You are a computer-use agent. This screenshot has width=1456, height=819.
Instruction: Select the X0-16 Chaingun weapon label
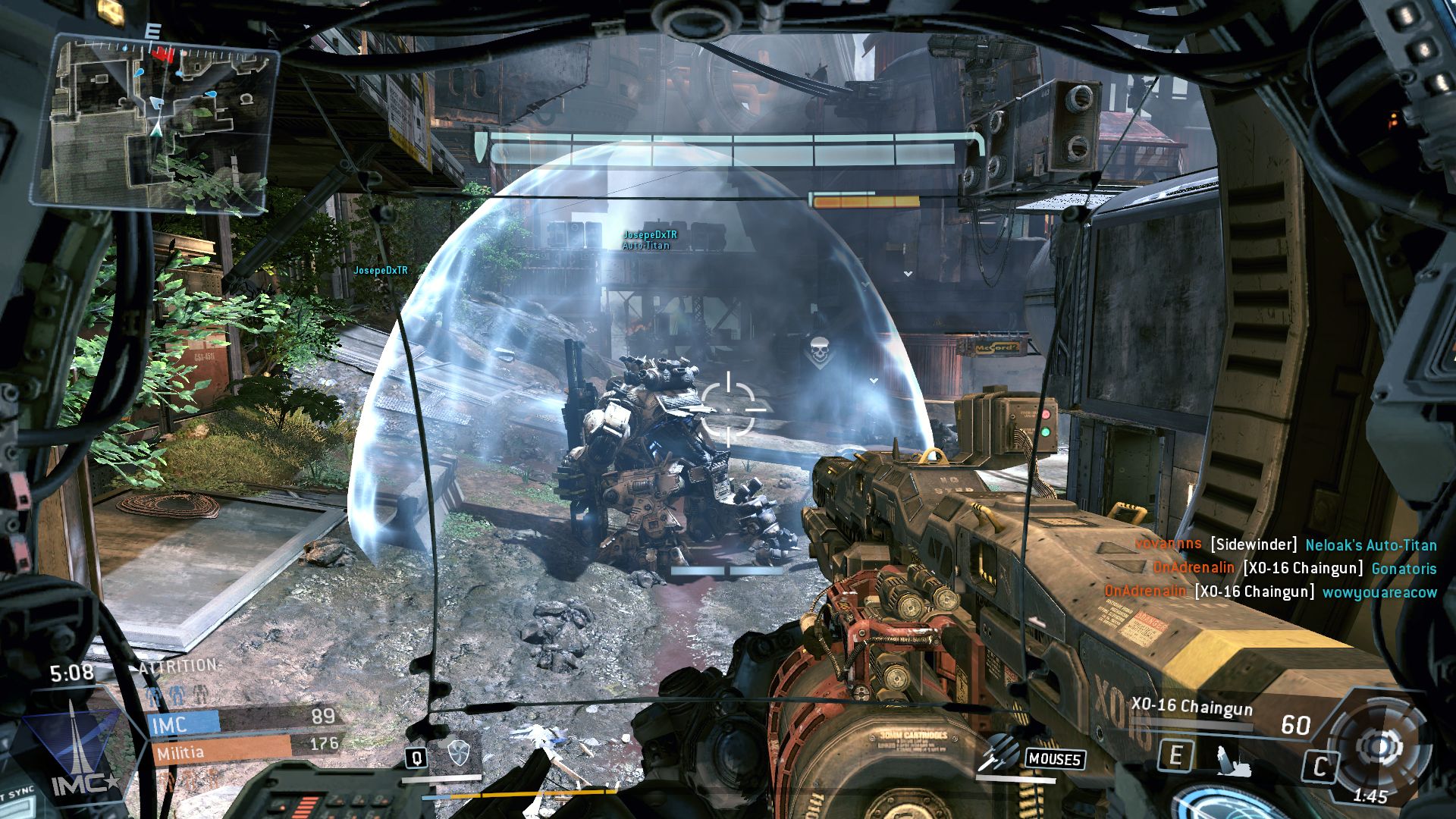1191,706
